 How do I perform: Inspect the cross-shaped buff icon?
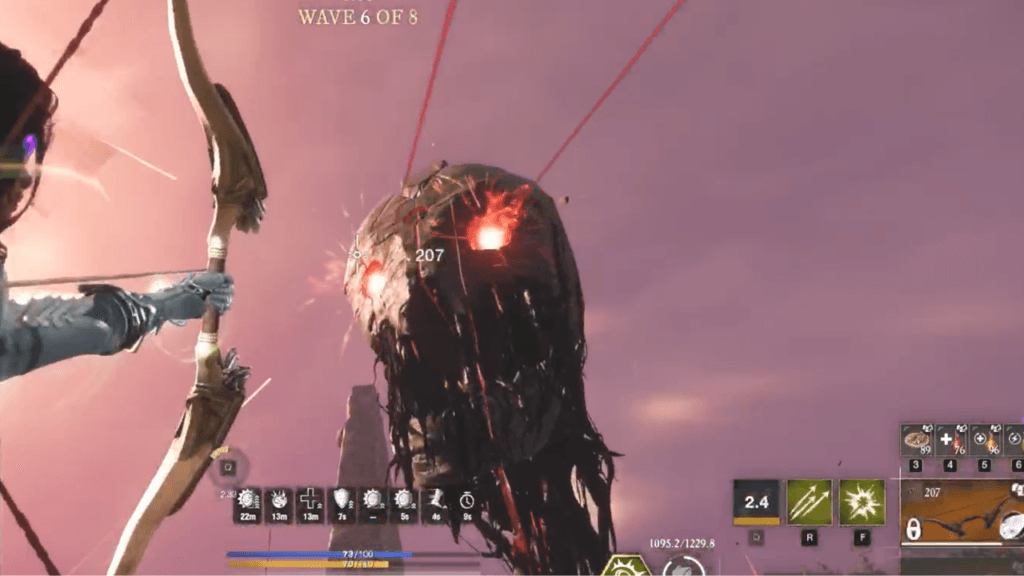[x=309, y=502]
